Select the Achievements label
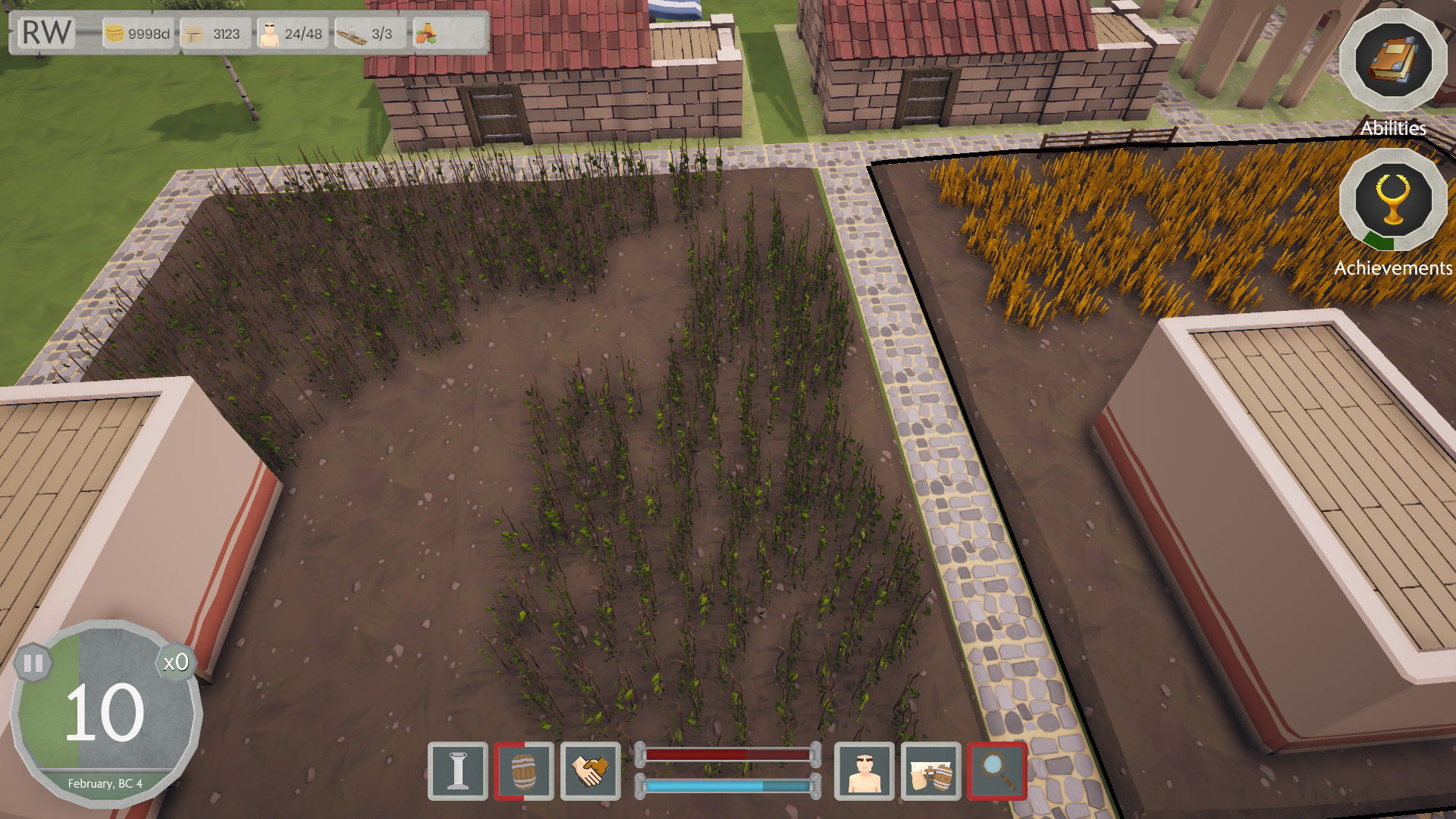Viewport: 1456px width, 819px height. (1394, 268)
